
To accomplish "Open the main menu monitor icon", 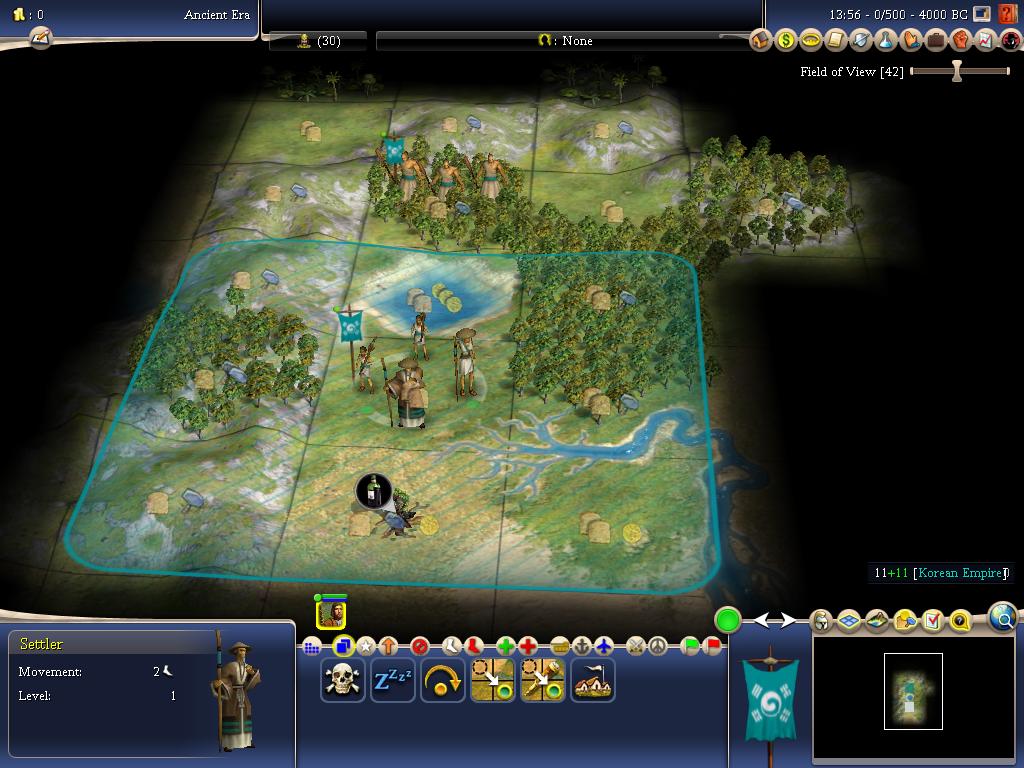I will pos(983,14).
